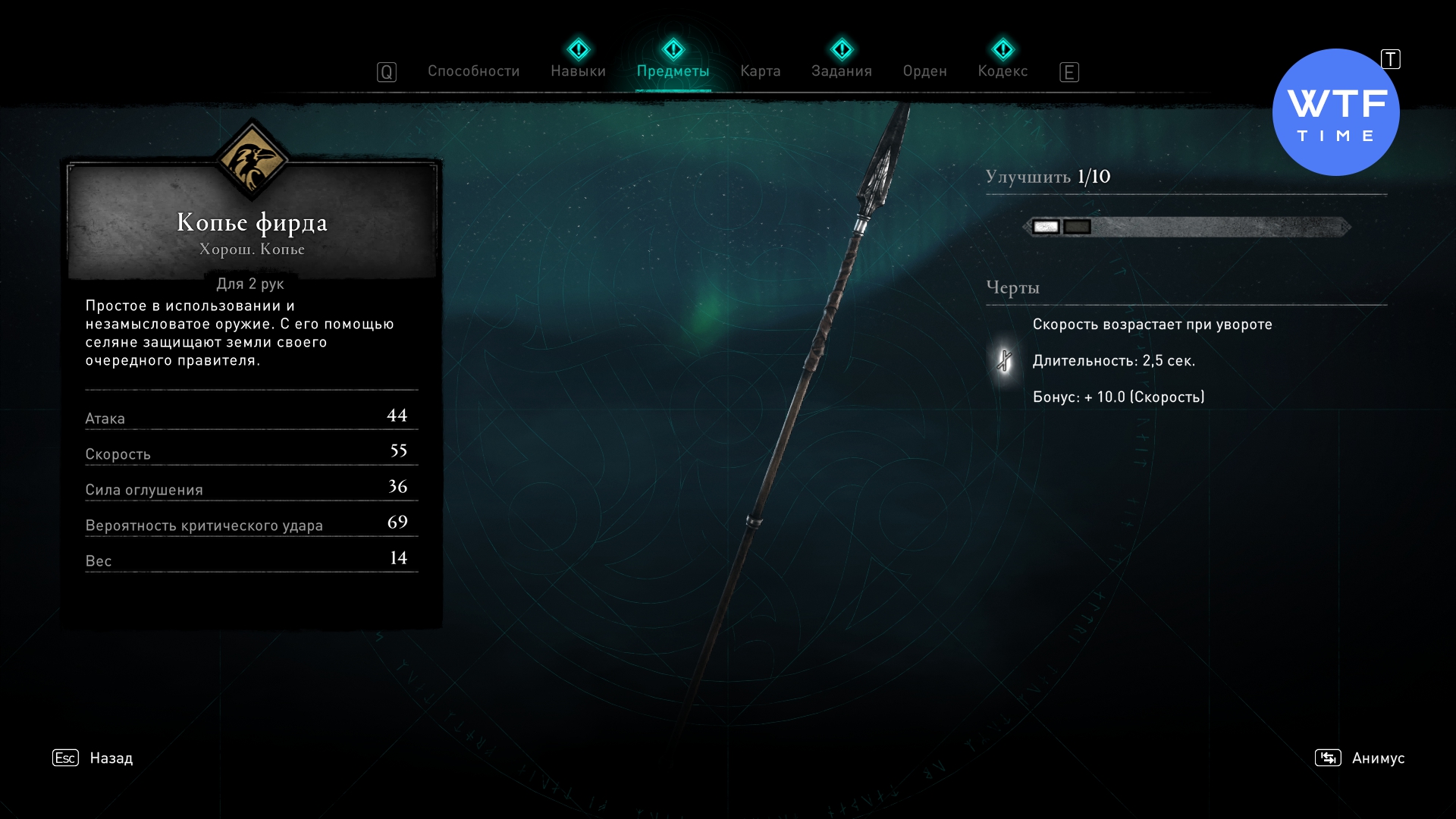1456x819 pixels.
Task: Click the Улучшить upgrade bar
Action: [x=1187, y=227]
